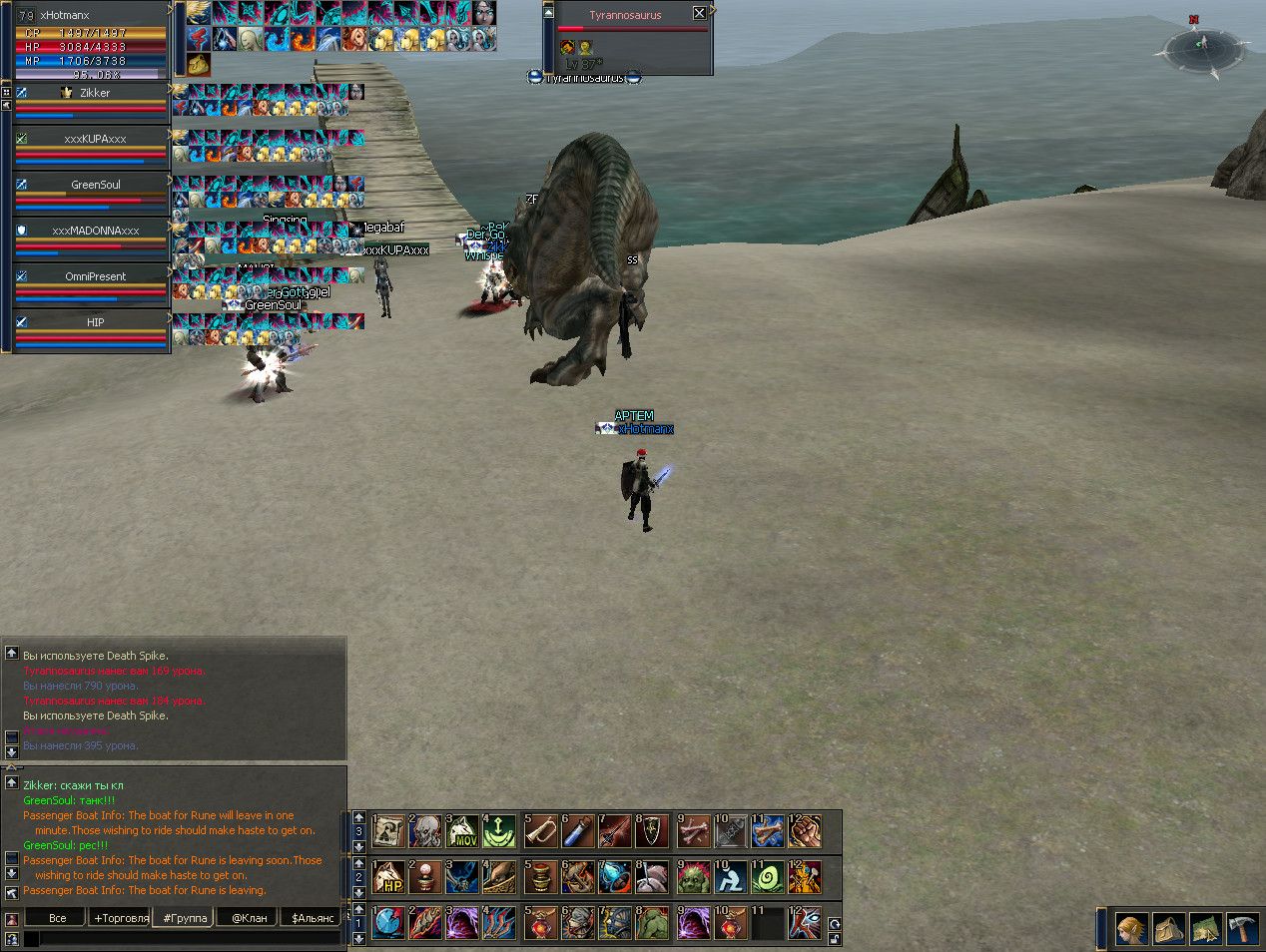This screenshot has width=1266, height=952.
Task: Use the blue mana potion hotbar slot
Action: (577, 831)
